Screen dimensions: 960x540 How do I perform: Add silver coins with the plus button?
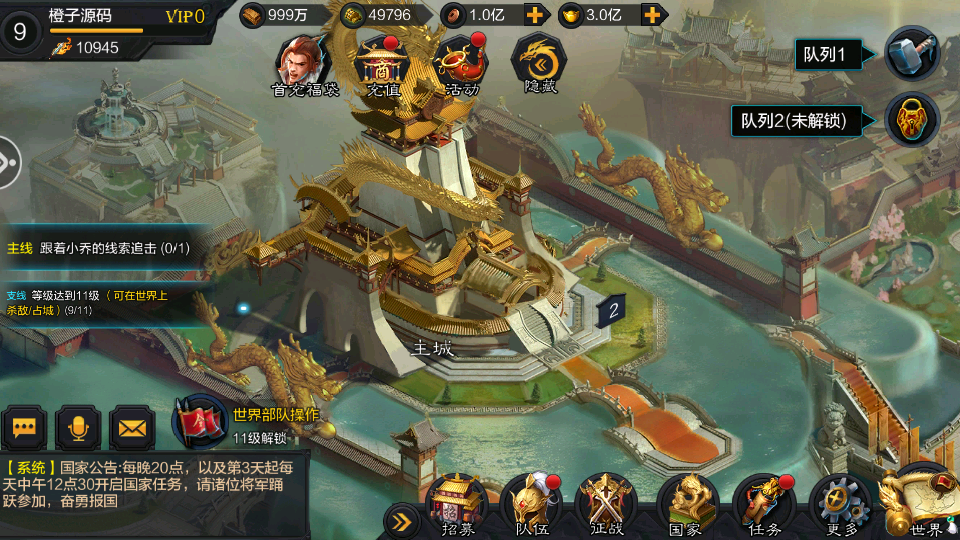click(x=535, y=15)
